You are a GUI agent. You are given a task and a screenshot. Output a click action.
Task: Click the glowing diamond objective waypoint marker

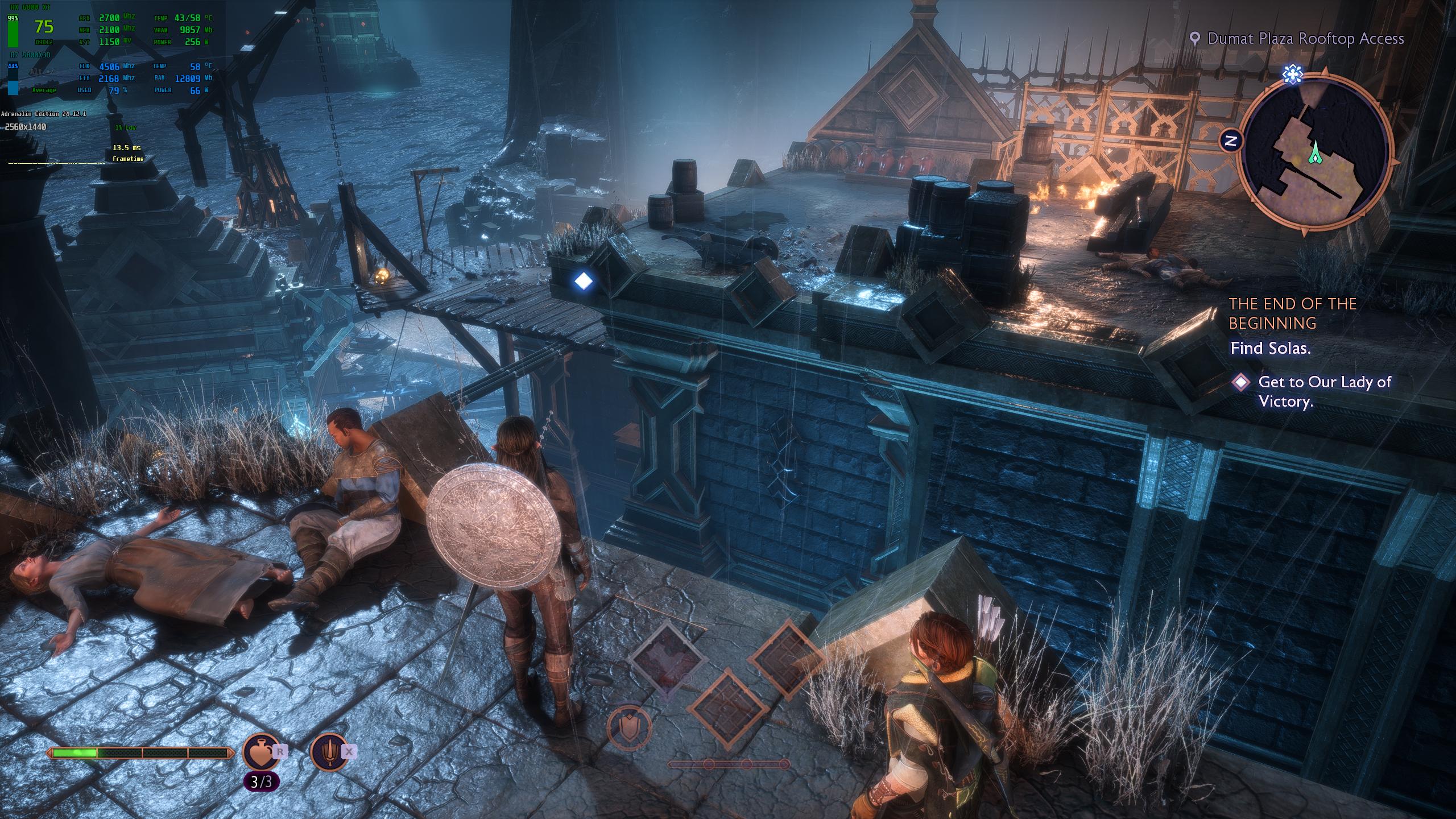point(584,280)
